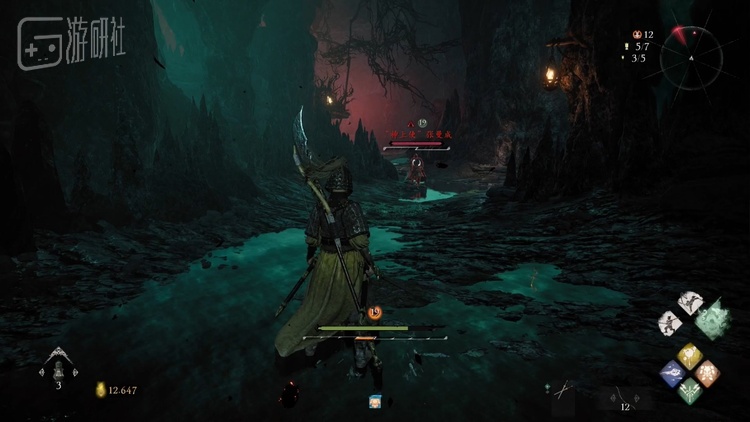The width and height of the screenshot is (750, 422).
Task: Activate the green diamond skill icon
Action: click(689, 389)
